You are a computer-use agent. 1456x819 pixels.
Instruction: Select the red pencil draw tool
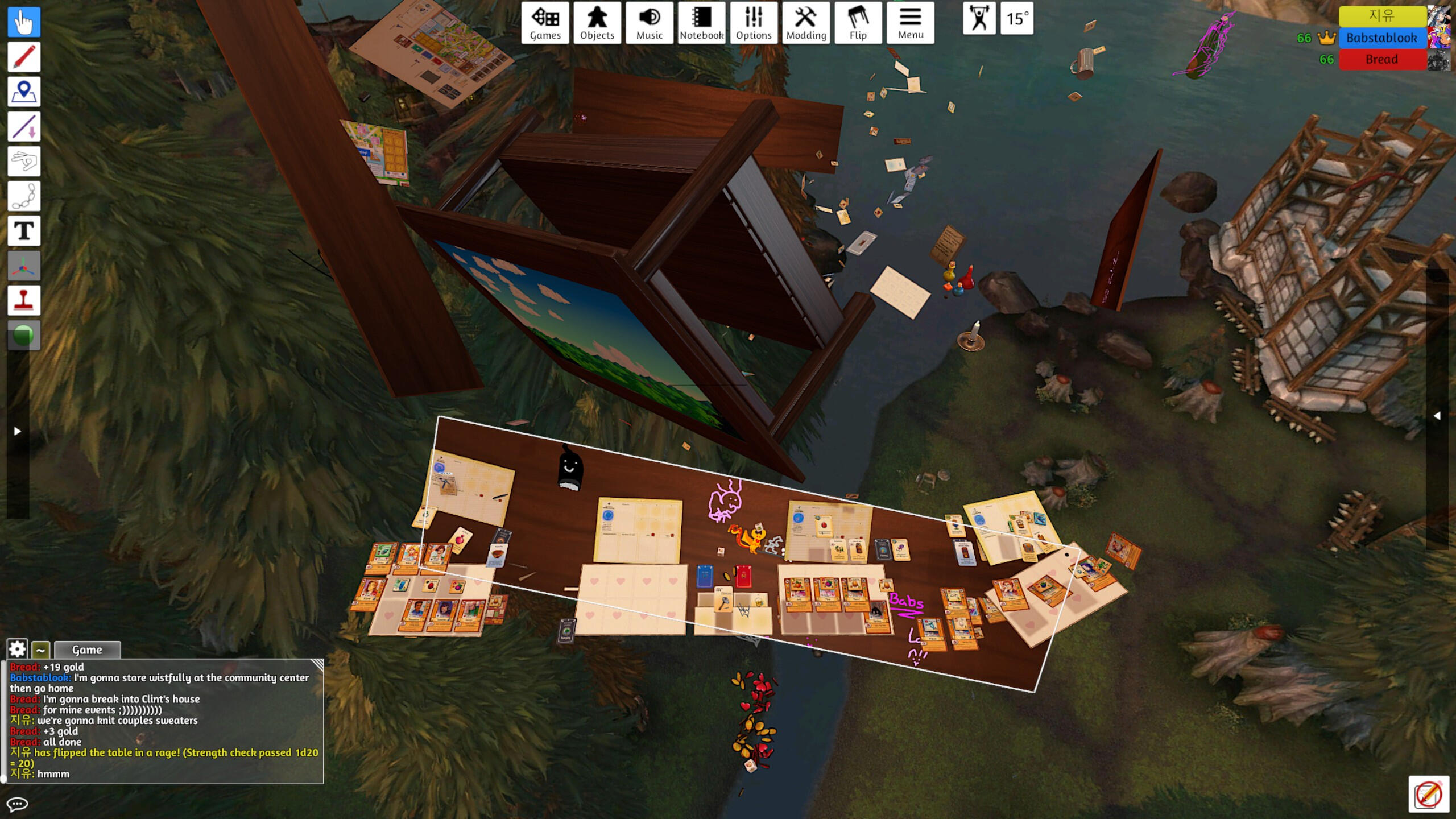click(24, 57)
